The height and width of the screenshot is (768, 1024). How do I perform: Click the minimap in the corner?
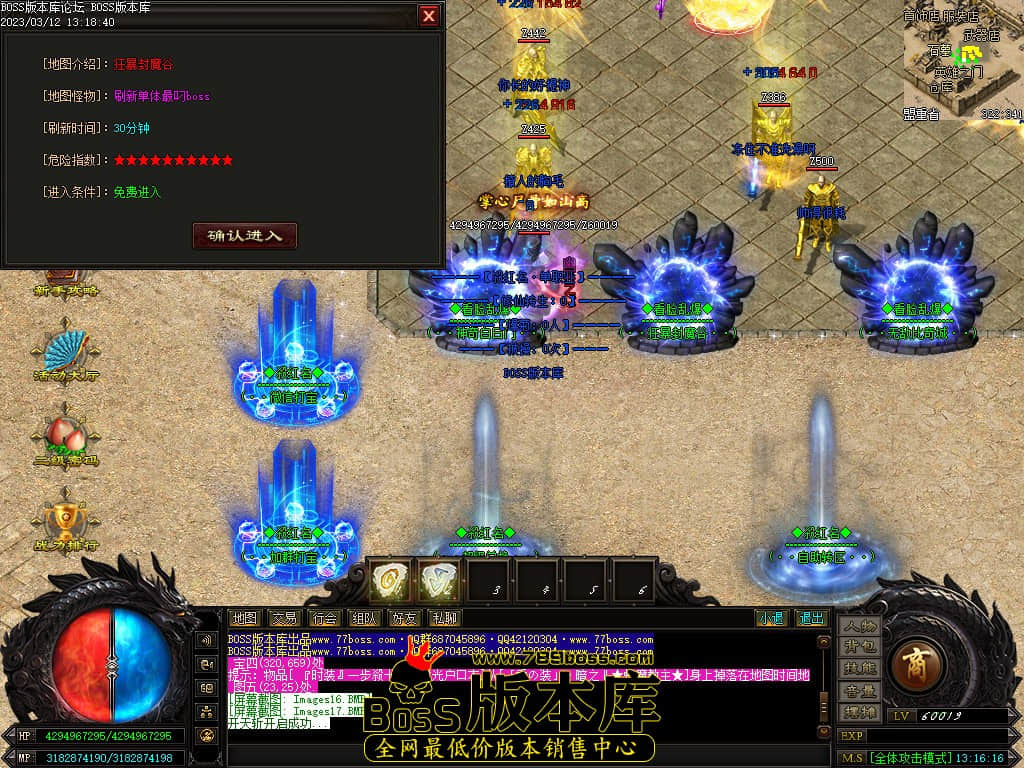click(963, 60)
